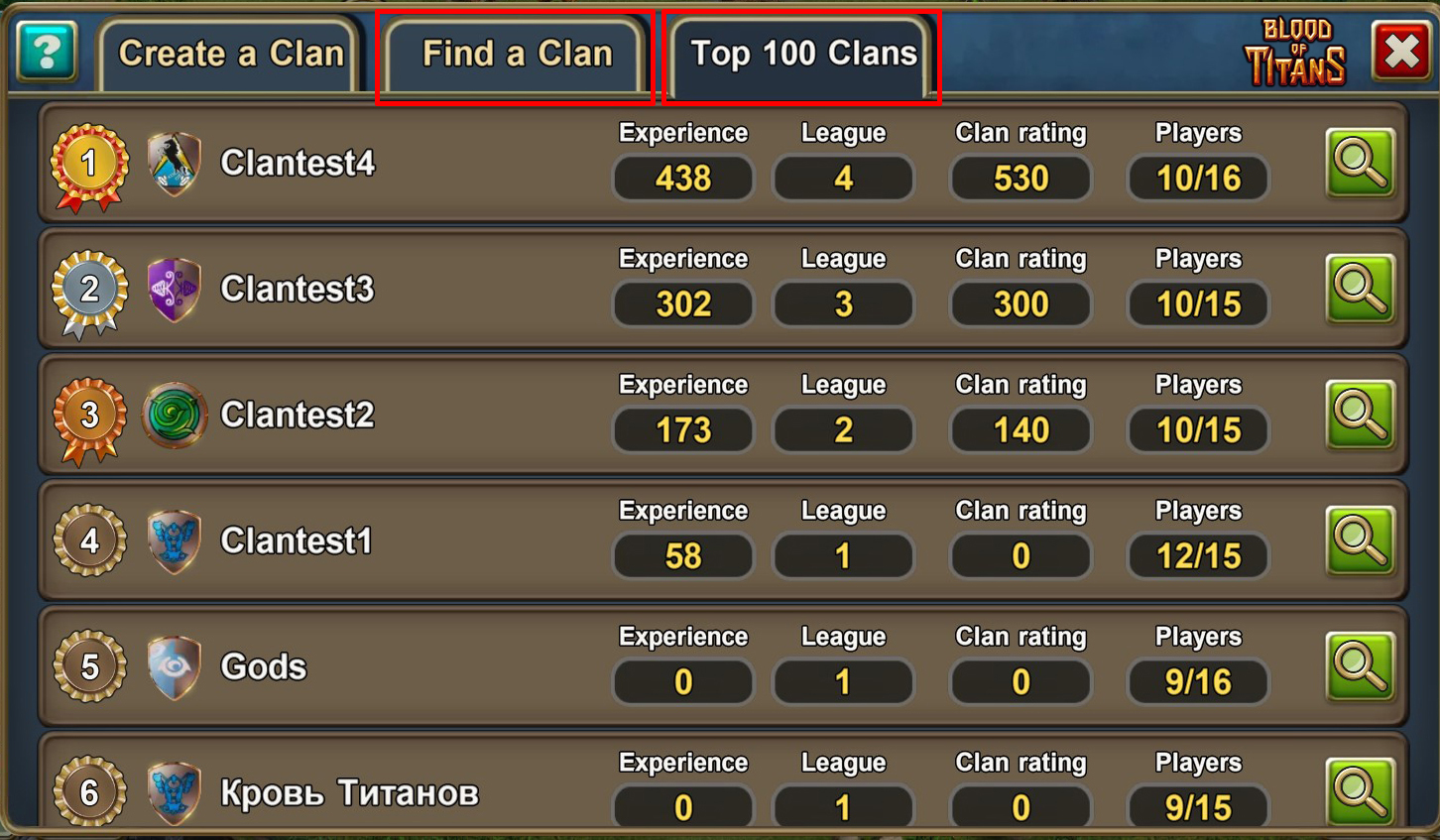Click the 10/16 player count of Clantest4

(x=1197, y=179)
